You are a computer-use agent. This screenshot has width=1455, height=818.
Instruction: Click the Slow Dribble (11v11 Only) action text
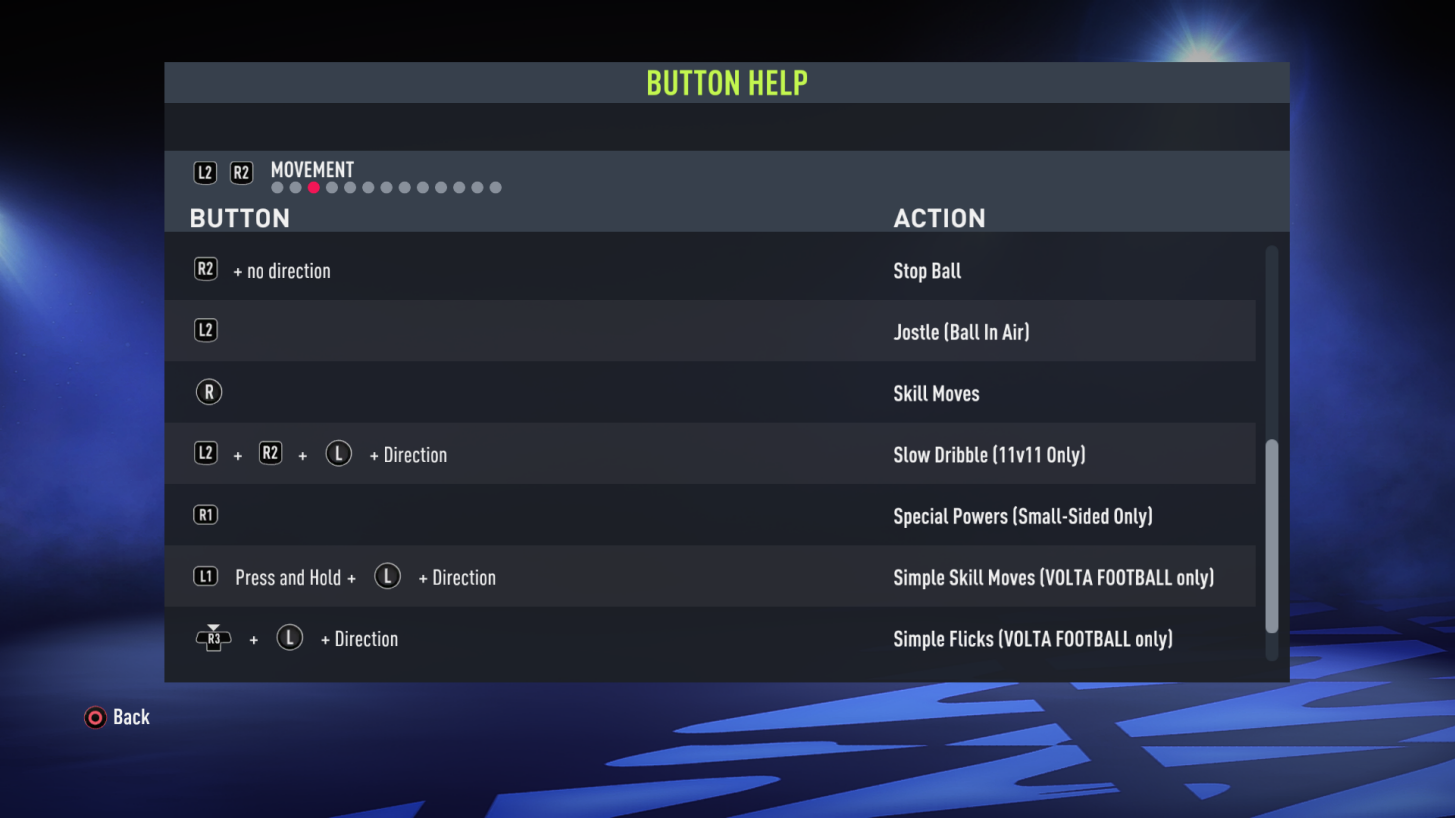989,454
